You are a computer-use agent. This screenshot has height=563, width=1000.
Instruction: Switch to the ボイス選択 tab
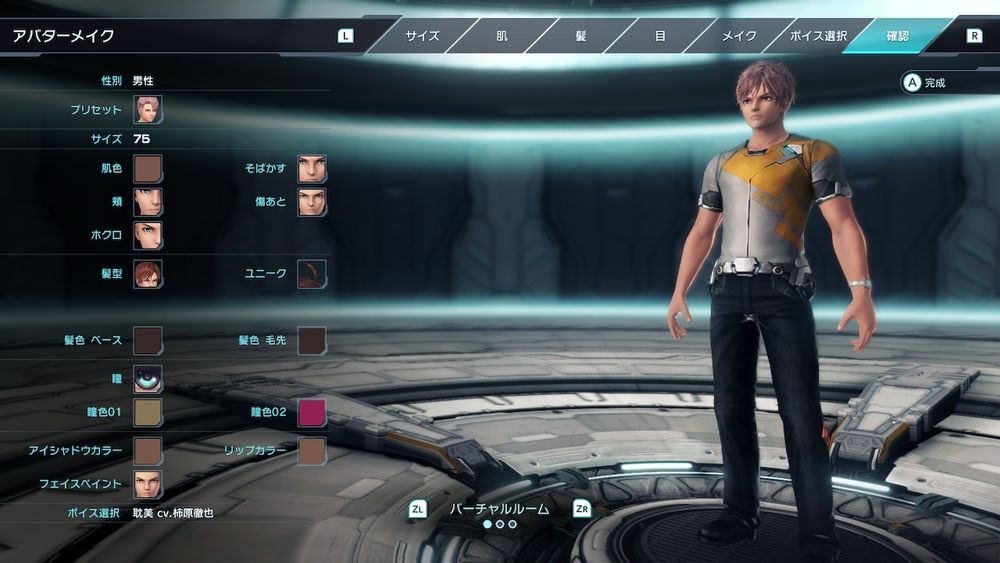tap(818, 36)
